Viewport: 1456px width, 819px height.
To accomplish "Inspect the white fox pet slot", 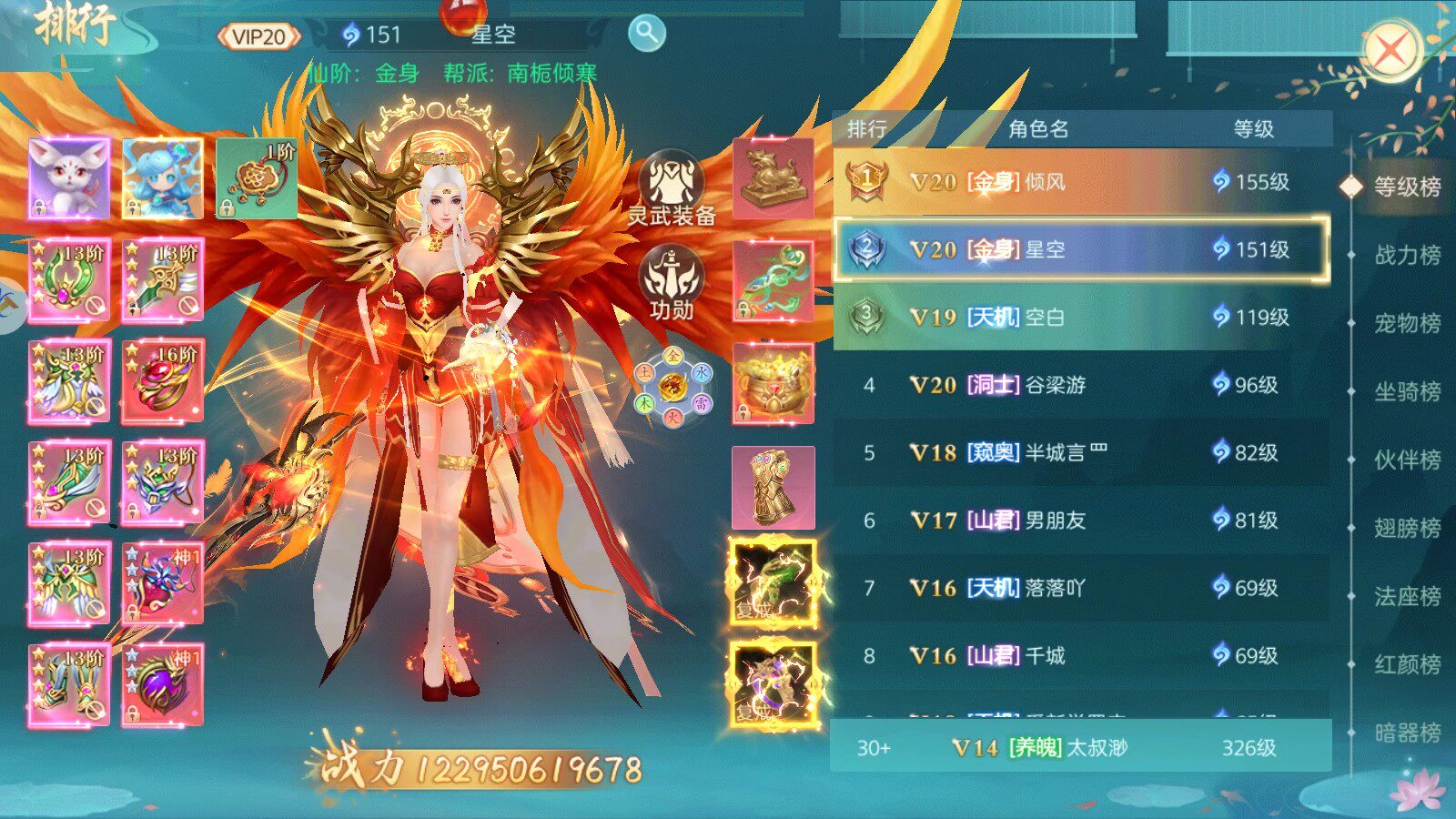I will click(x=69, y=178).
